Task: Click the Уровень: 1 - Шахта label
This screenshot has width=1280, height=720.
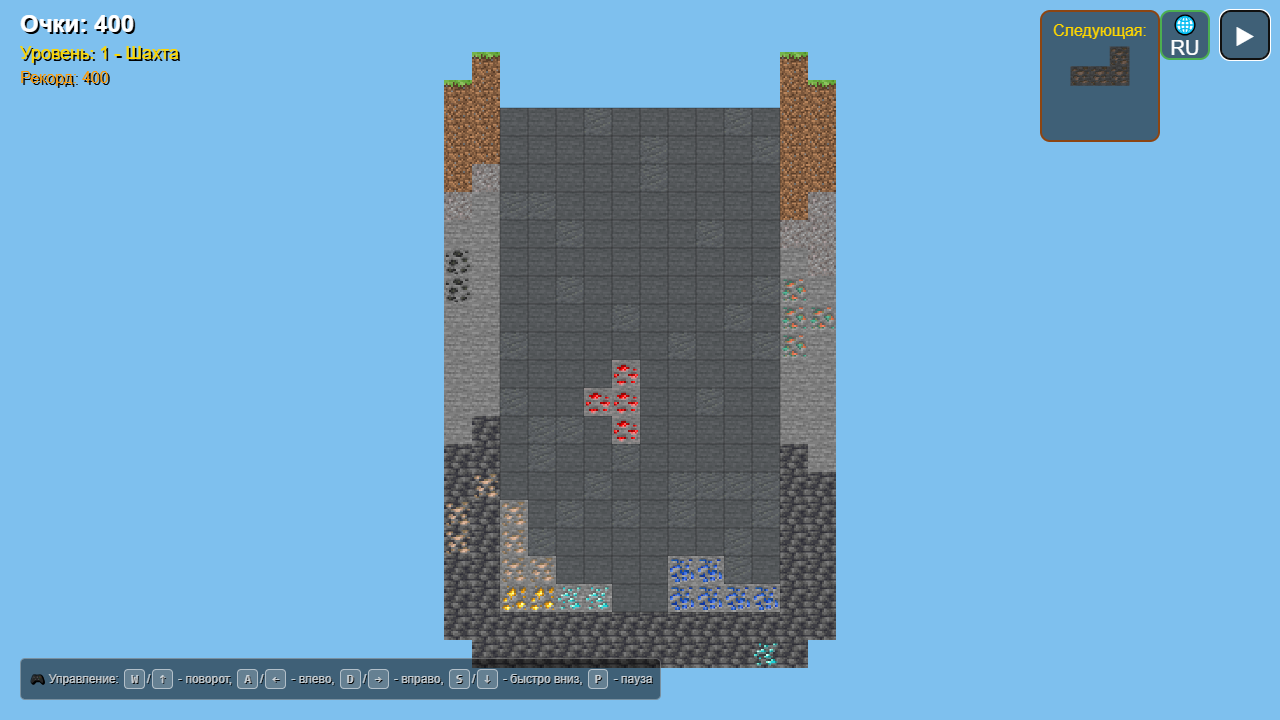Action: pyautogui.click(x=98, y=54)
